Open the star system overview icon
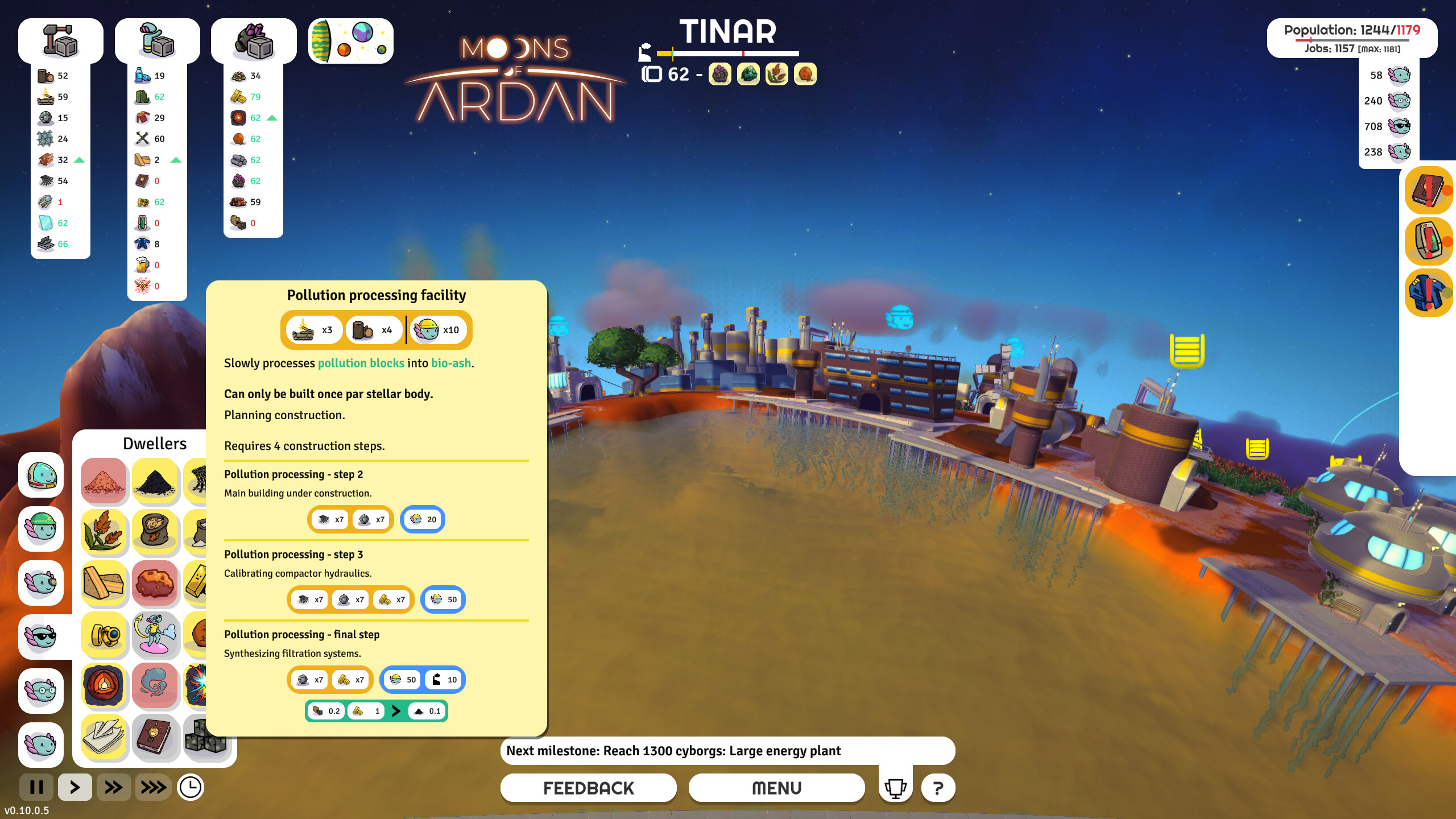The image size is (1456, 819). tap(350, 41)
